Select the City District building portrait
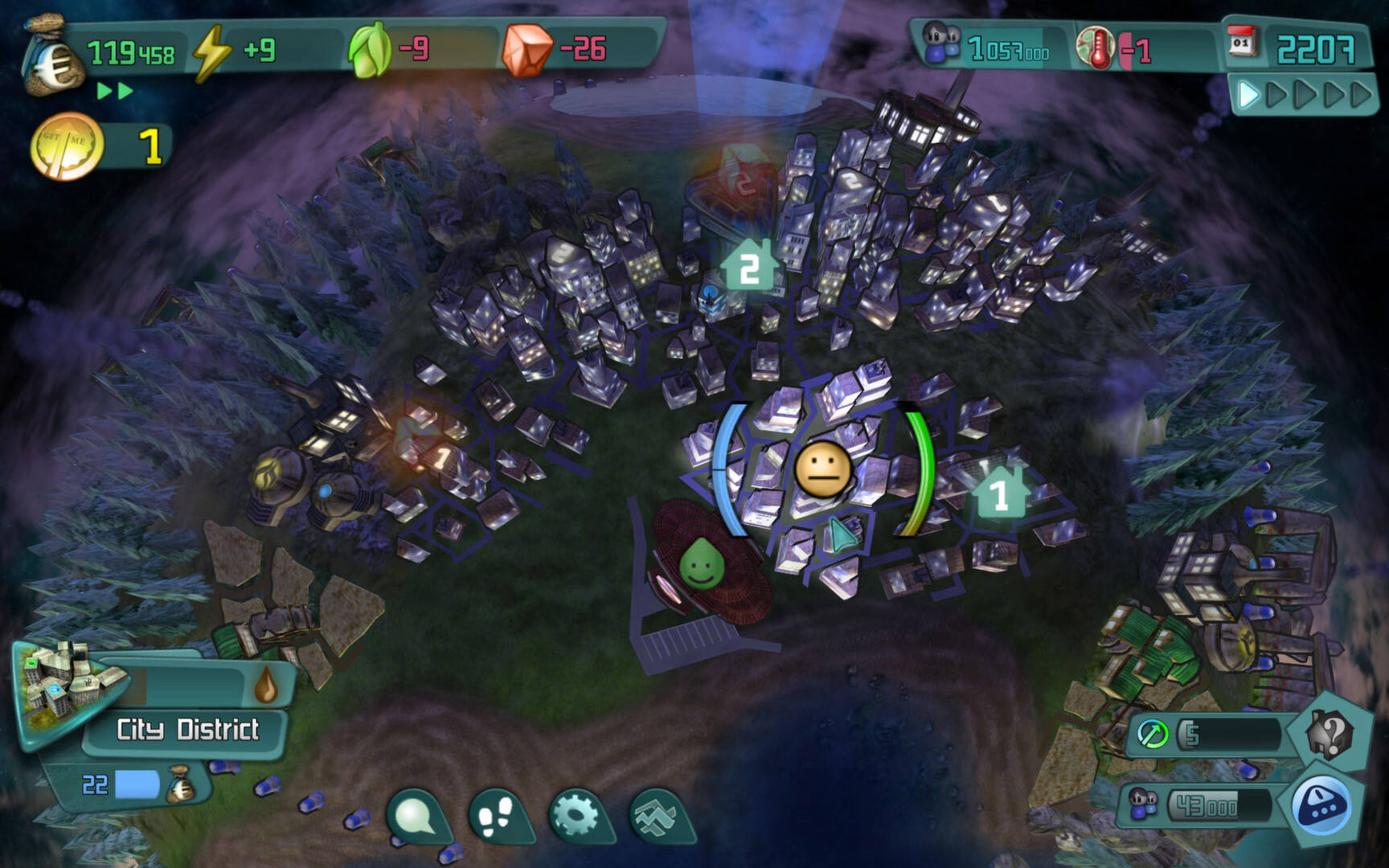The height and width of the screenshot is (868, 1389). click(x=63, y=687)
